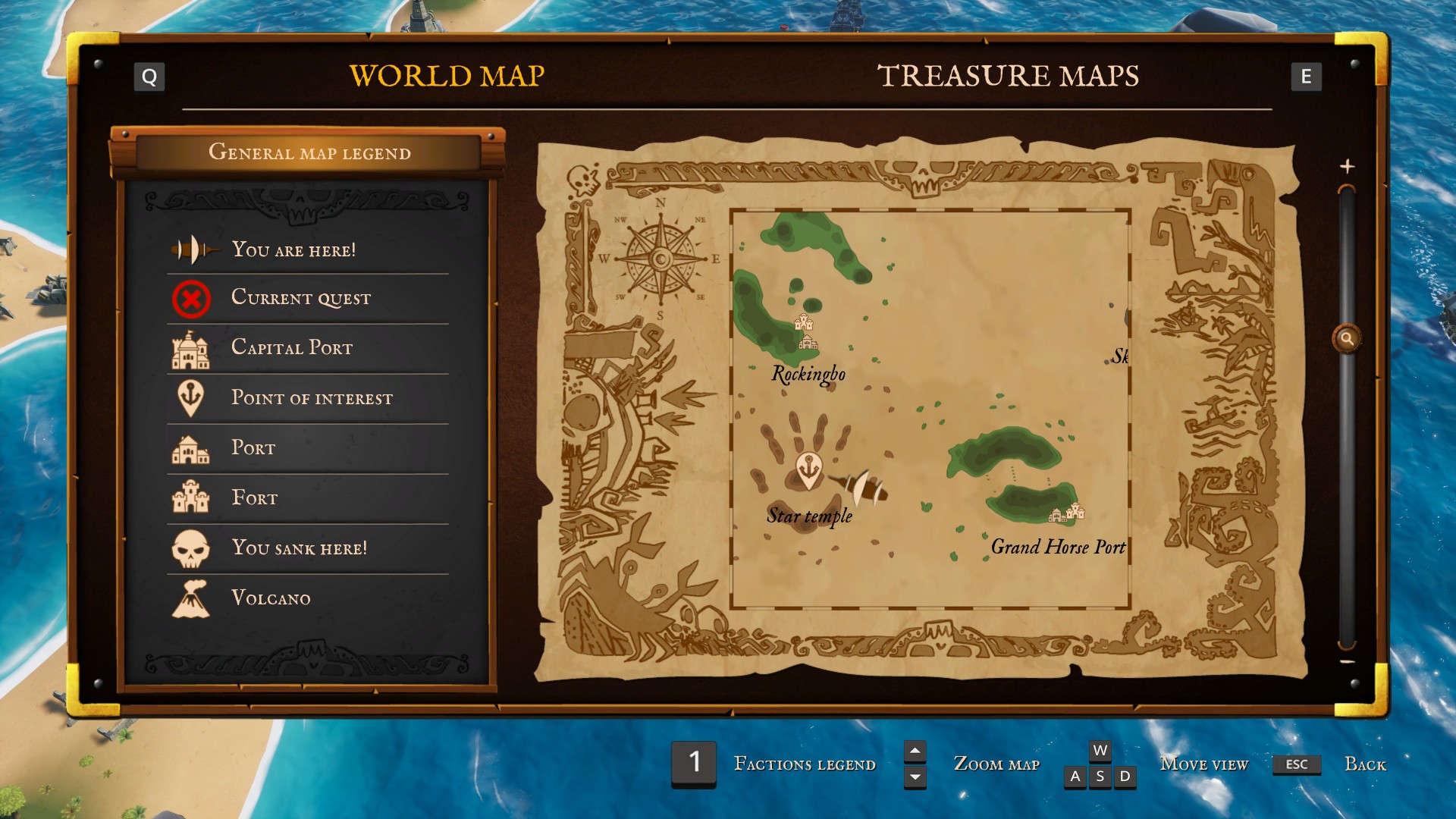Screen dimensions: 1456x819
Task: Click the up arrow to zoom the map in
Action: [915, 752]
